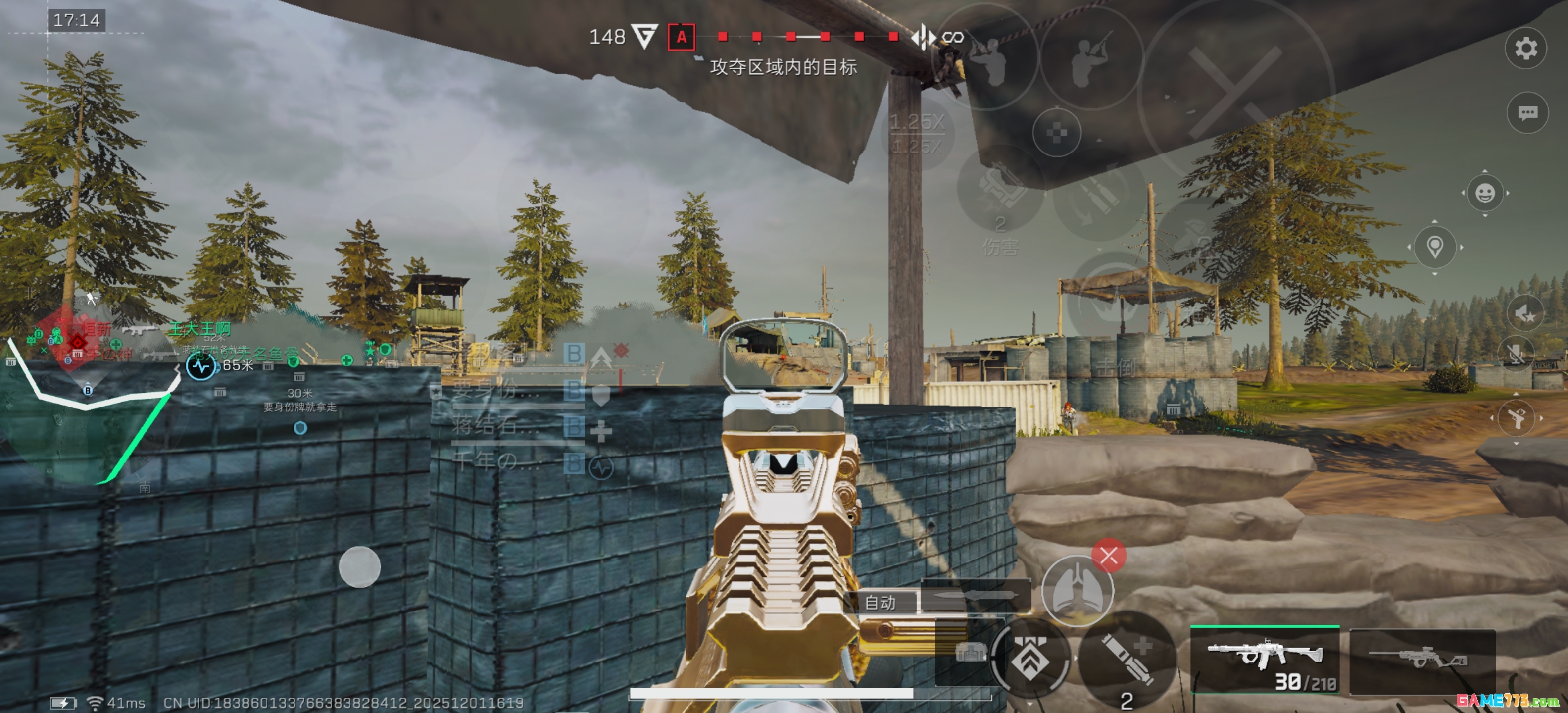Place a ping with the location marker
Image resolution: width=1568 pixels, height=713 pixels.
click(x=1435, y=247)
